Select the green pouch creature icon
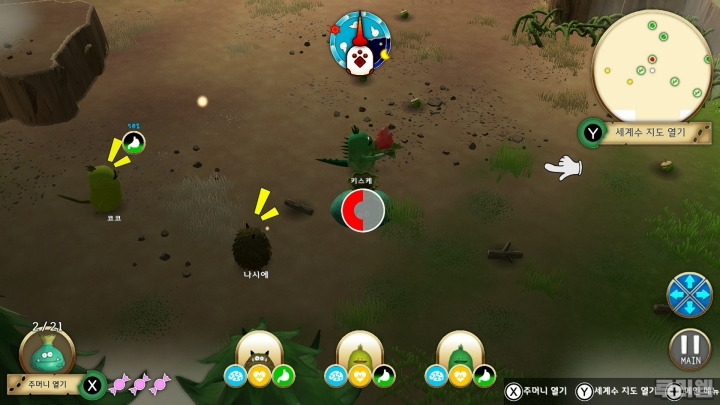This screenshot has width=720, height=405. pyautogui.click(x=47, y=354)
